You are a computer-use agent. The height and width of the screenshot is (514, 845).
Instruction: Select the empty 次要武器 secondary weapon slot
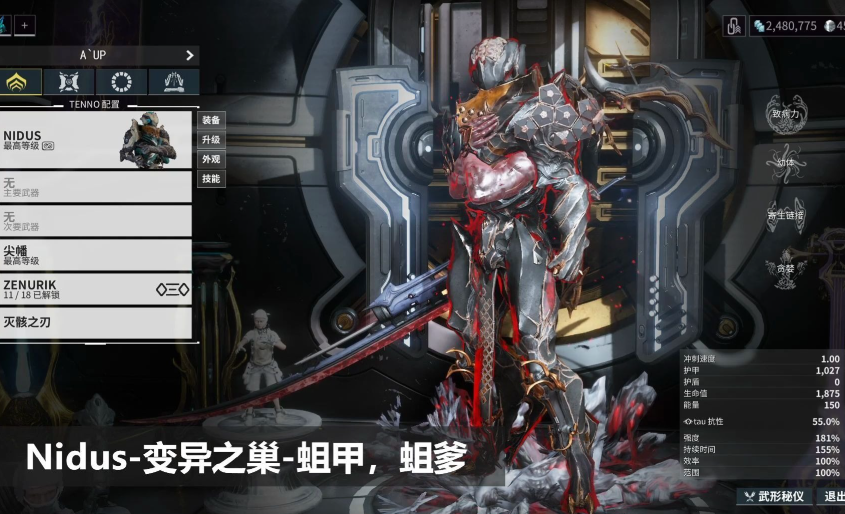(95, 220)
